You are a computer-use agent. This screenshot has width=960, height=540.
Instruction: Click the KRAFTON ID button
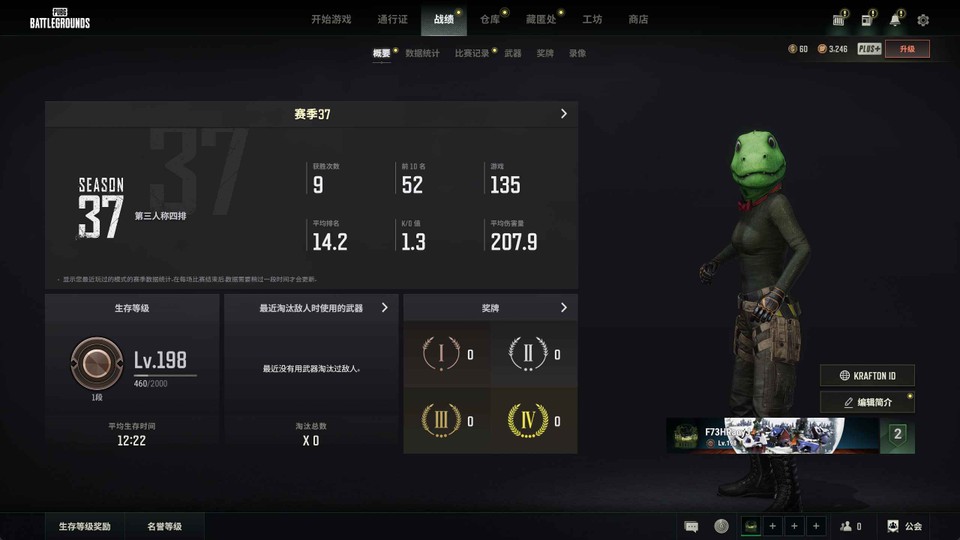(867, 375)
